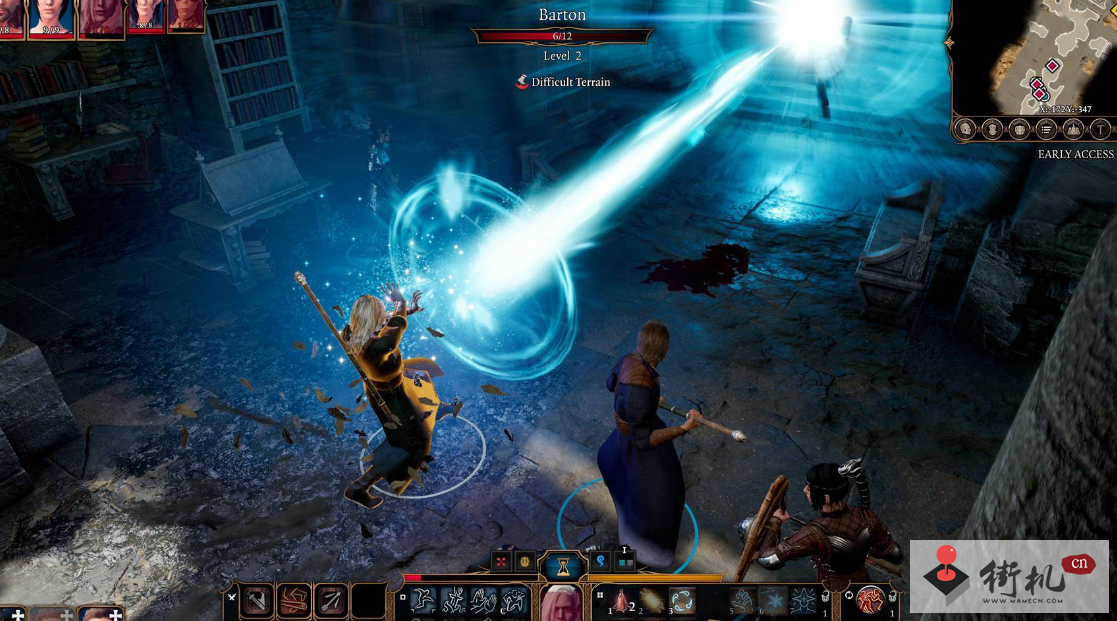This screenshot has width=1117, height=621.
Task: Select the dark-haired woman portrait showing 9/9
Action: tap(50, 17)
